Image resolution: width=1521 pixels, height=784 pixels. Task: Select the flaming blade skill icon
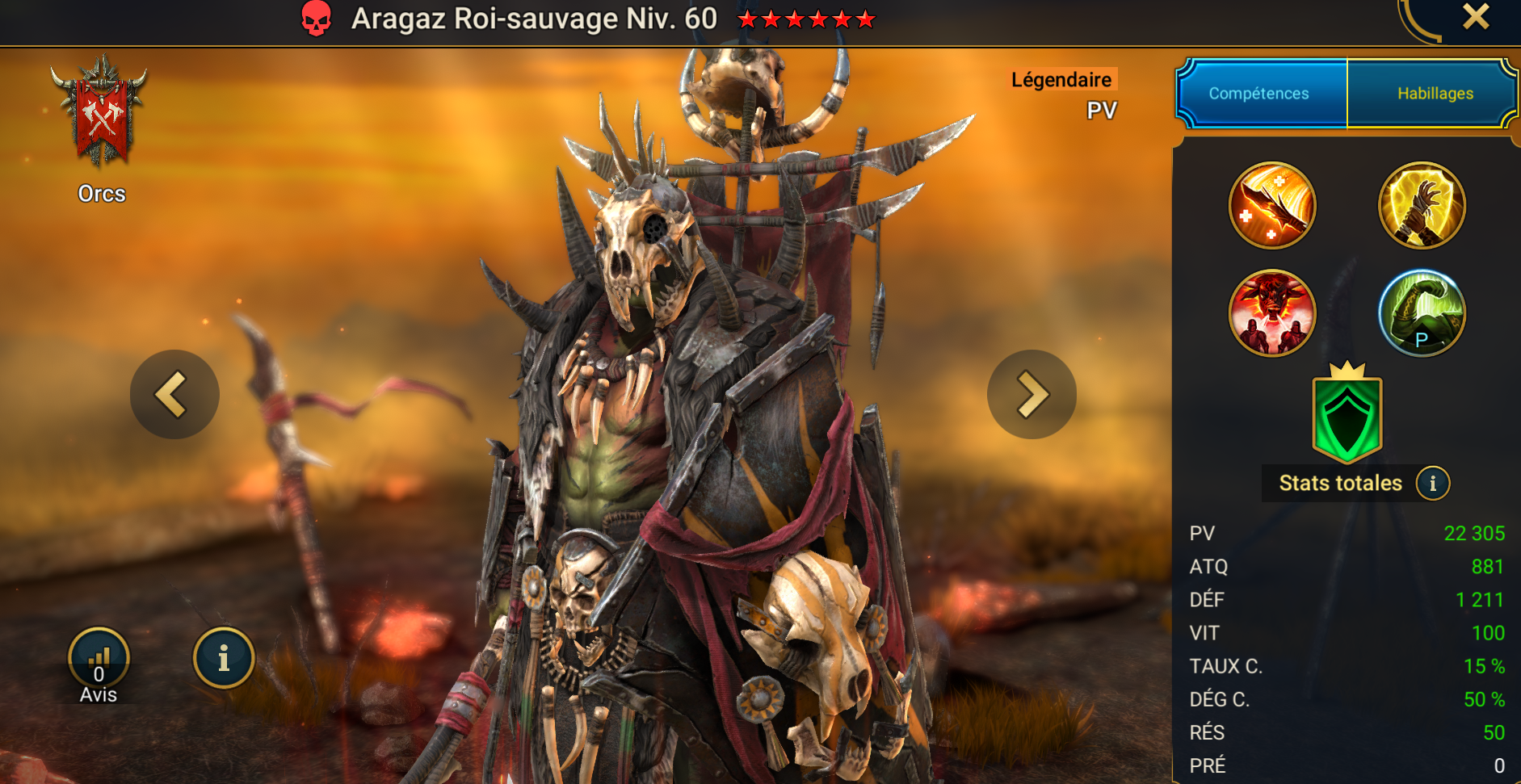pyautogui.click(x=1272, y=205)
